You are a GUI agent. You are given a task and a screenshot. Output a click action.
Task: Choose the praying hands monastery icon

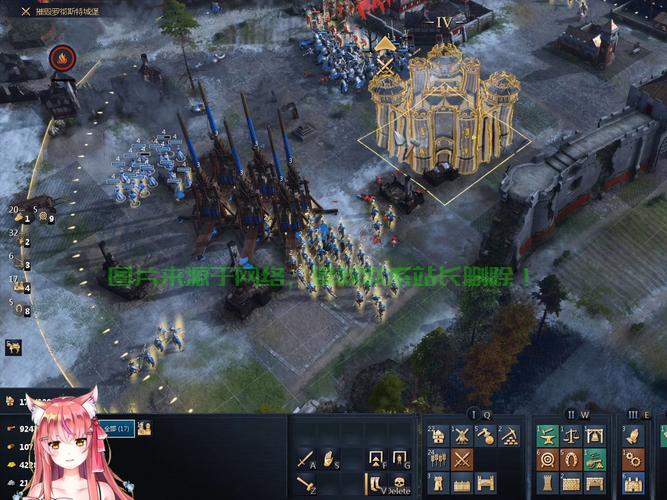tap(632, 436)
